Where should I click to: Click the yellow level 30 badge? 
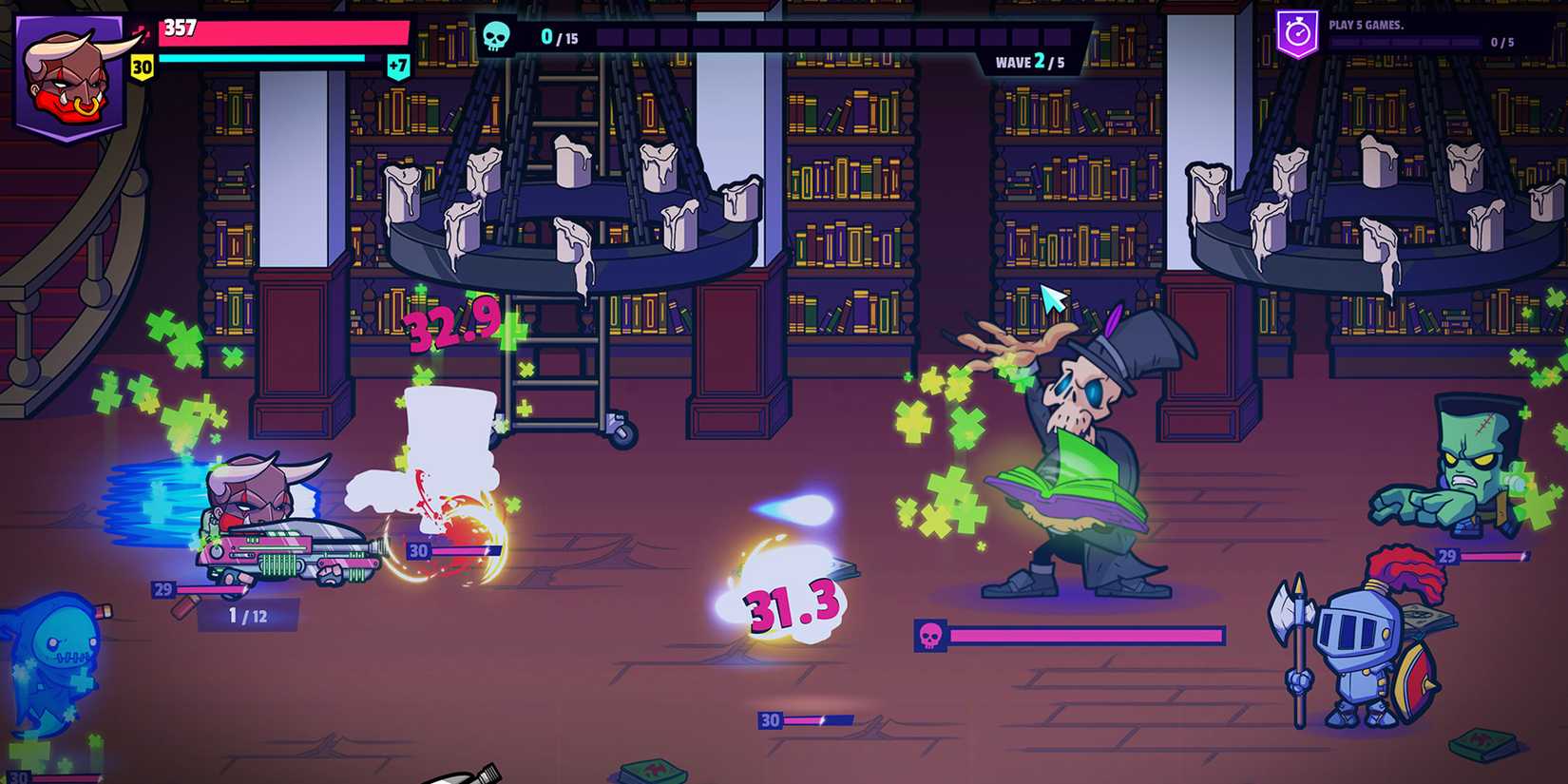[x=143, y=67]
